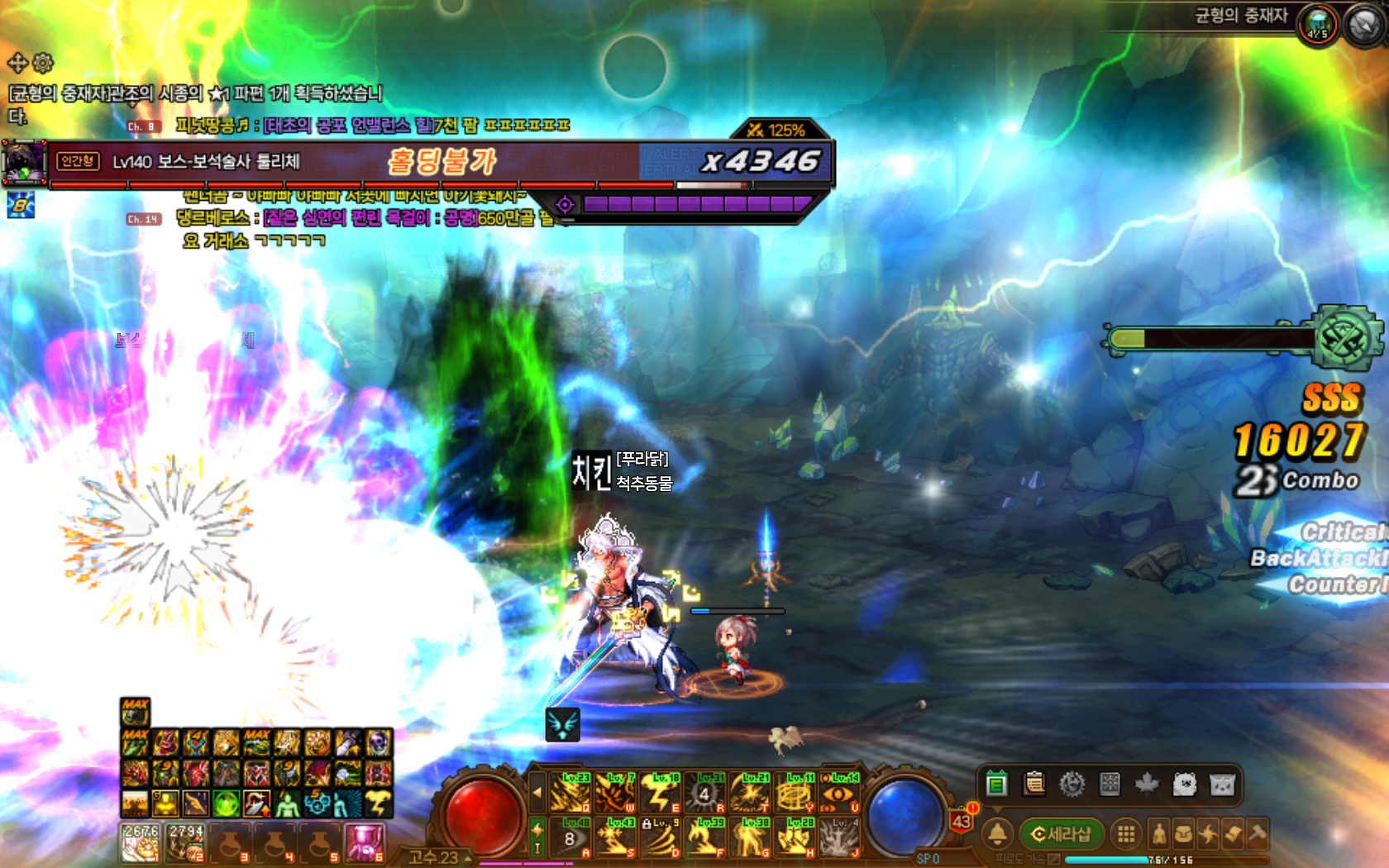Viewport: 1389px width, 868px height.
Task: Use the flame skill on F
Action: pyautogui.click(x=704, y=838)
